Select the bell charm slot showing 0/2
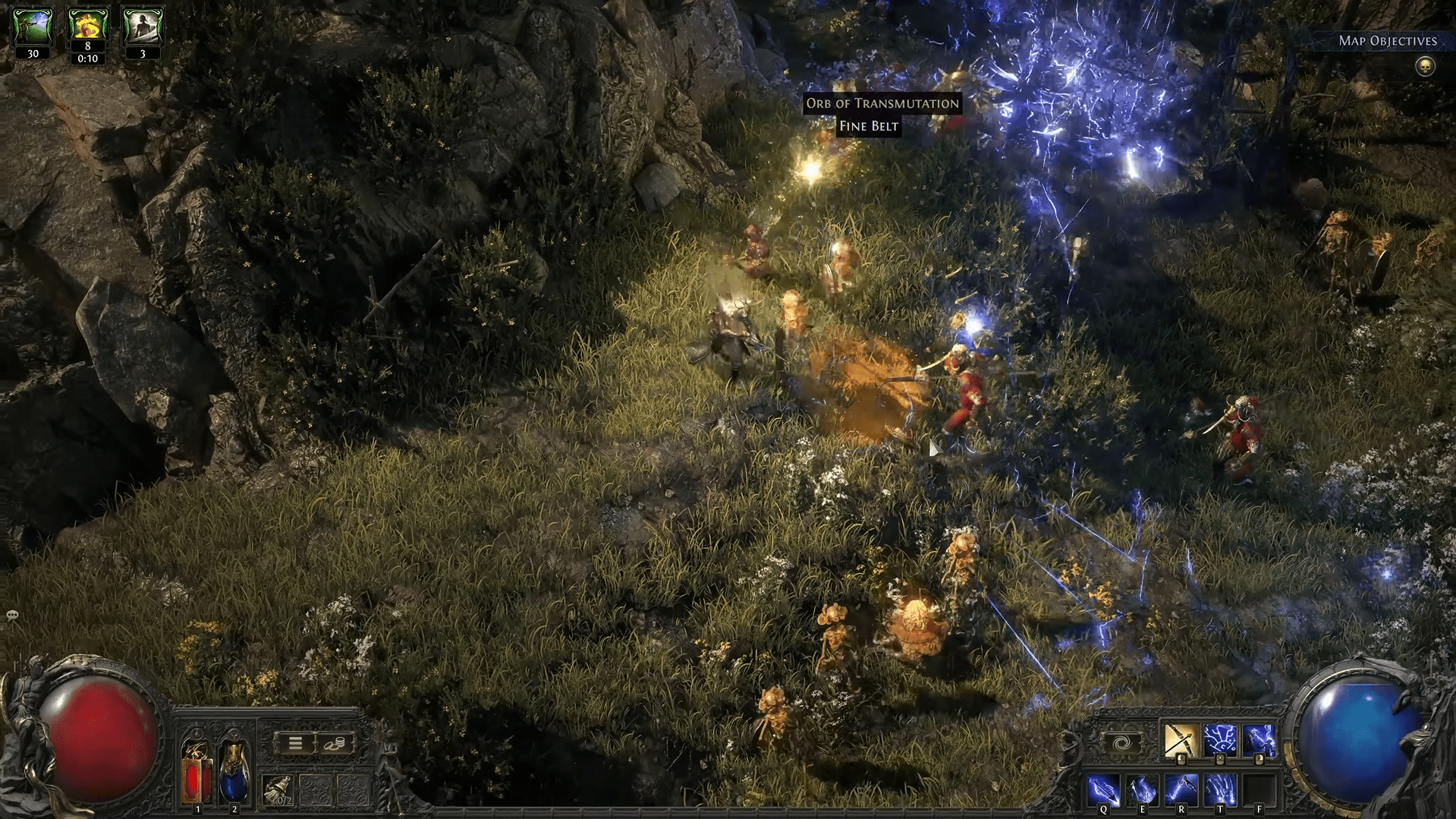The height and width of the screenshot is (819, 1456). pyautogui.click(x=278, y=791)
